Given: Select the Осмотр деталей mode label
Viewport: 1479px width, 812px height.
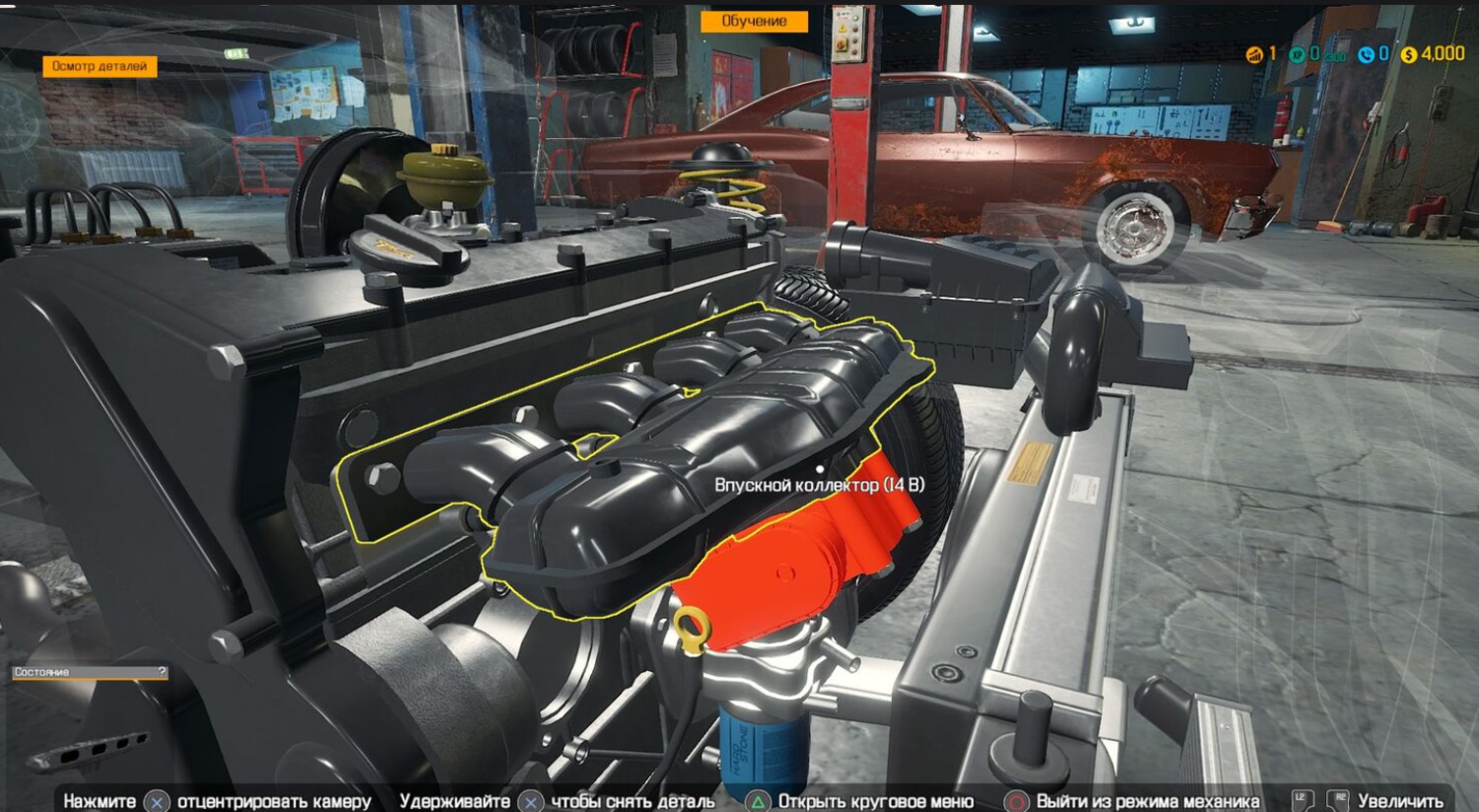Looking at the screenshot, I should [x=100, y=66].
